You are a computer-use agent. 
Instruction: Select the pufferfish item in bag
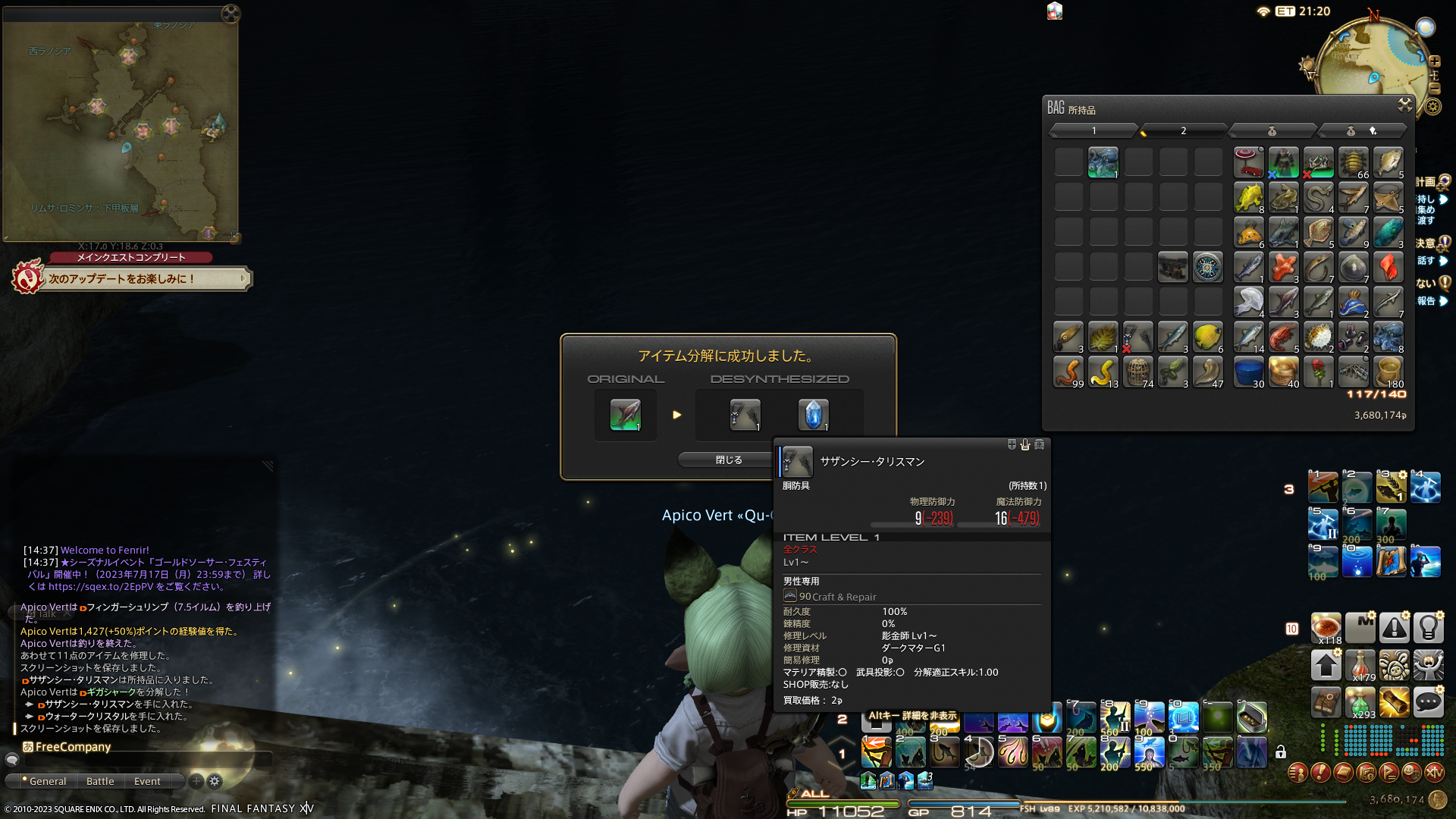point(1318,337)
